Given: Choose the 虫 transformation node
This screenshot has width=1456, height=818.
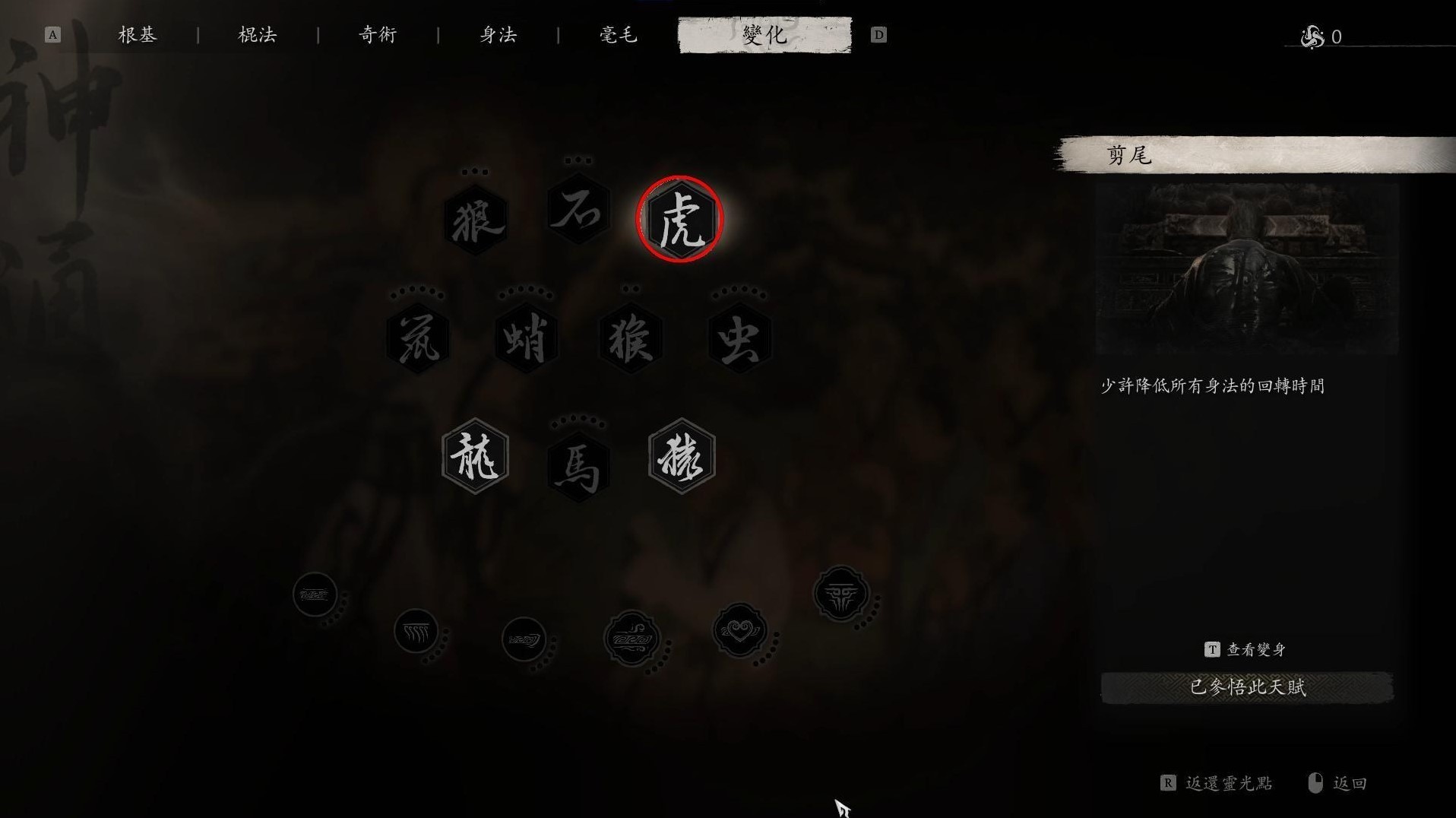Looking at the screenshot, I should point(739,338).
